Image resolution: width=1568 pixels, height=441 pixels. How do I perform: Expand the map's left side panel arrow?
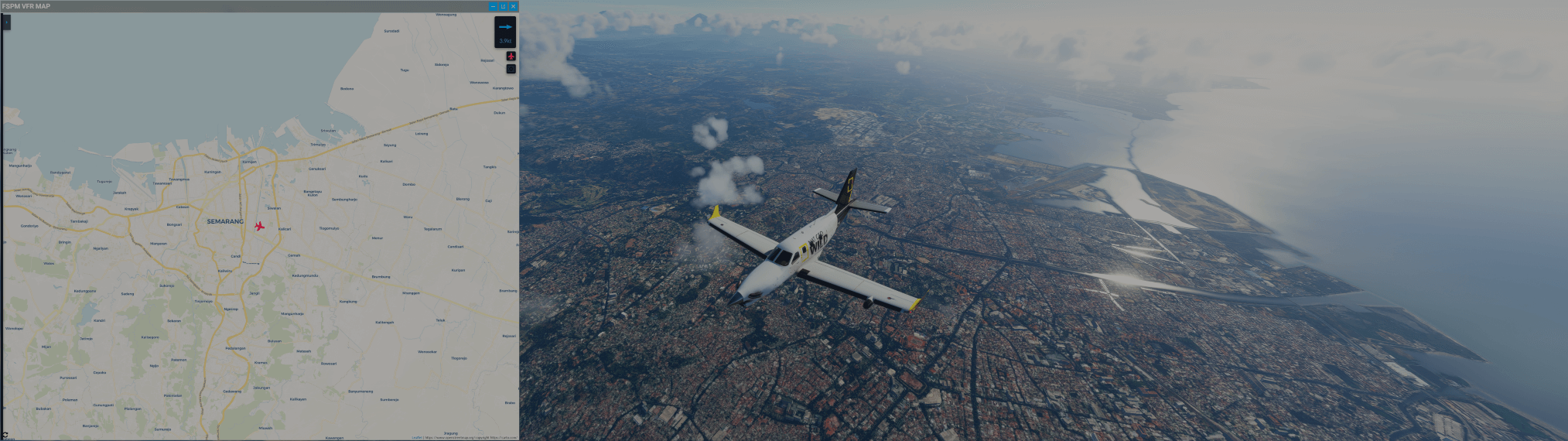tap(6, 22)
